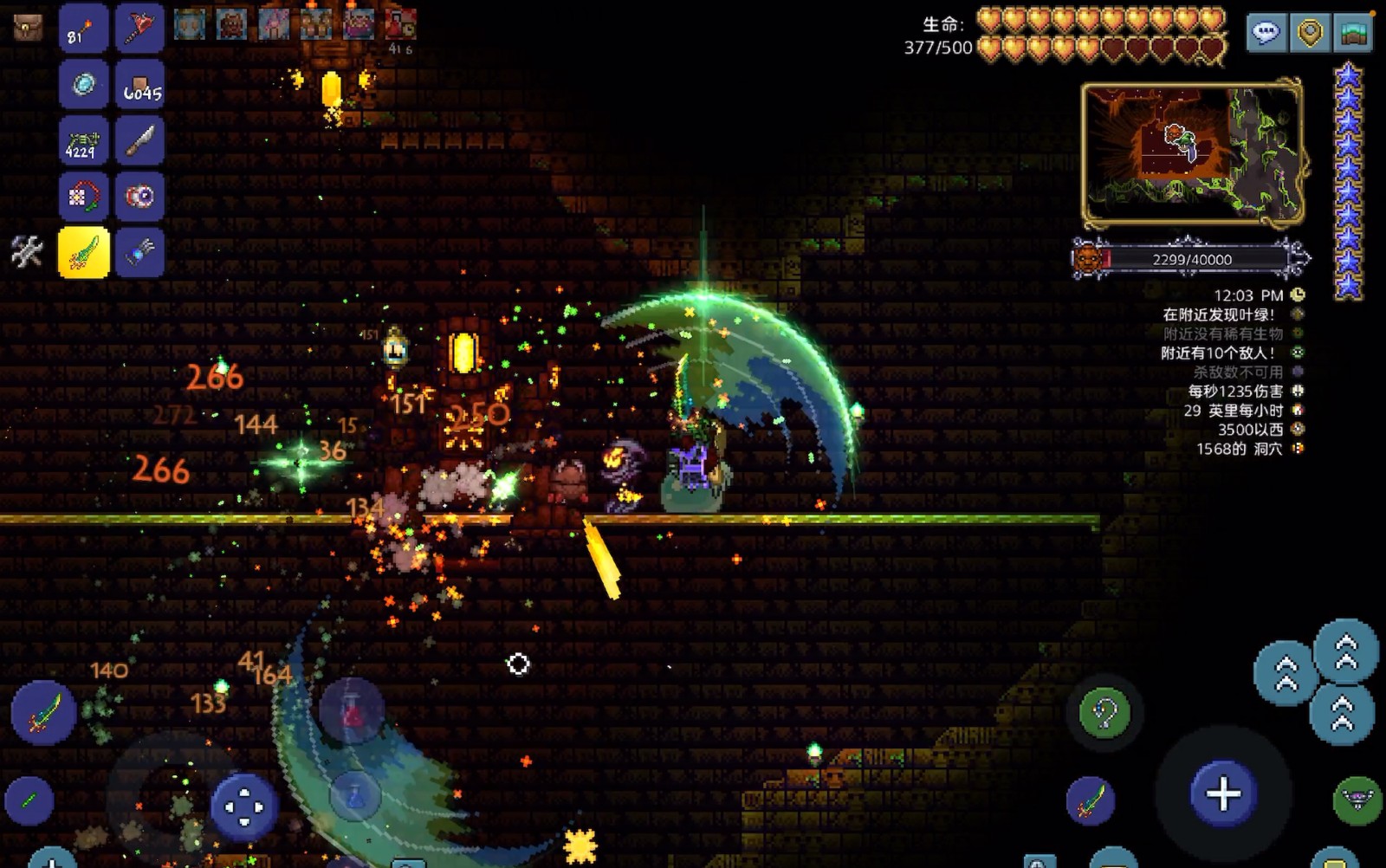Use the red healing potion quick button
1386x868 pixels.
[352, 710]
